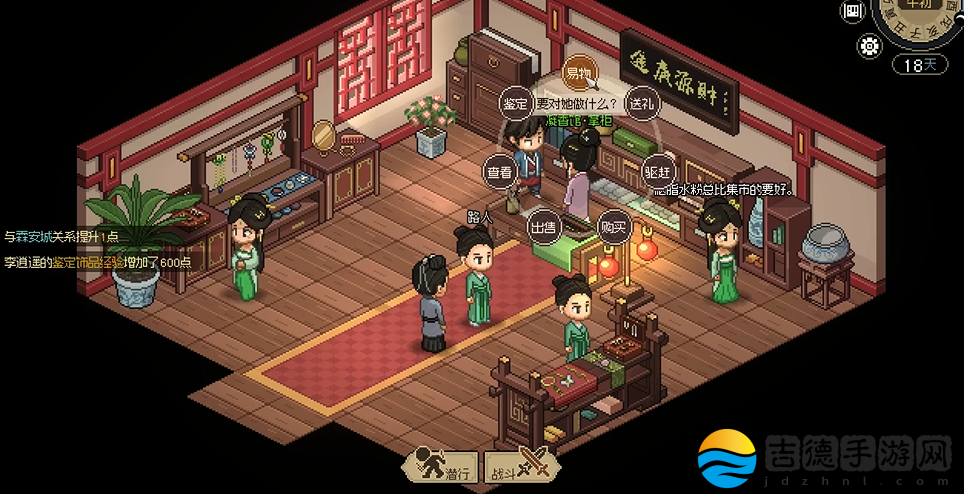
Task: Select the 出售 sell option
Action: (543, 227)
